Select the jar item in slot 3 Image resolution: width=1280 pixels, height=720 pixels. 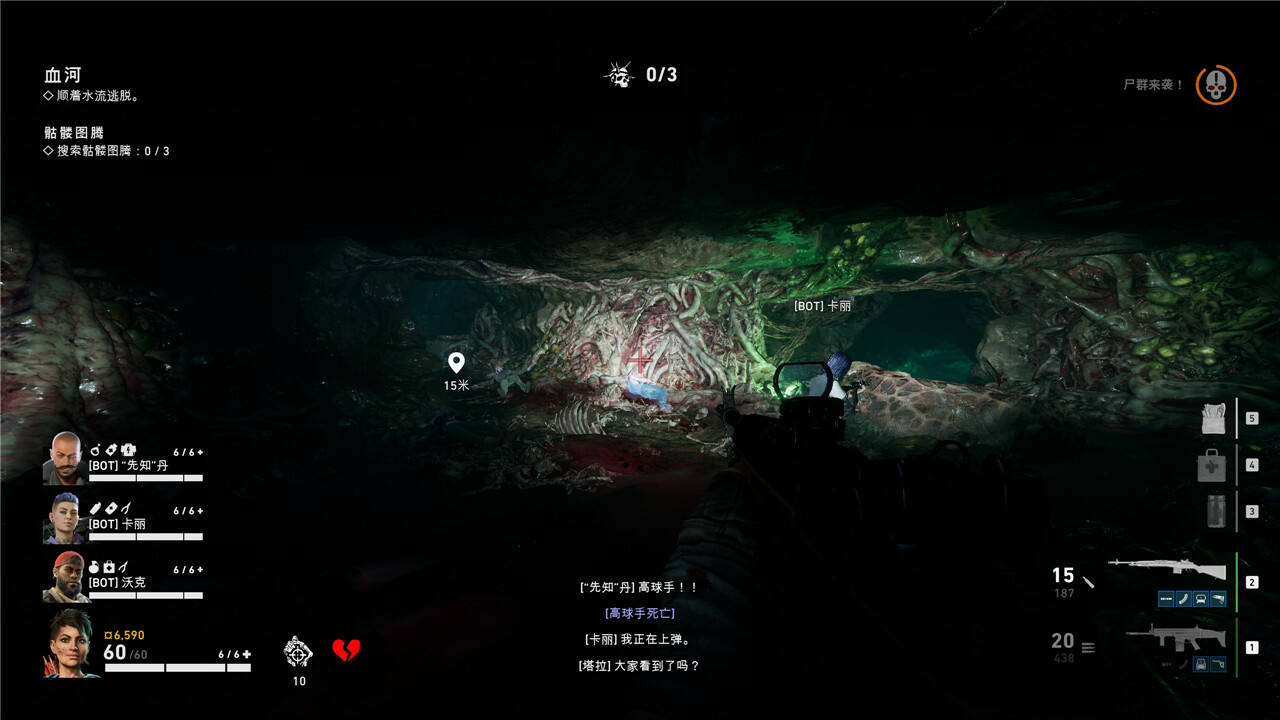point(1215,510)
